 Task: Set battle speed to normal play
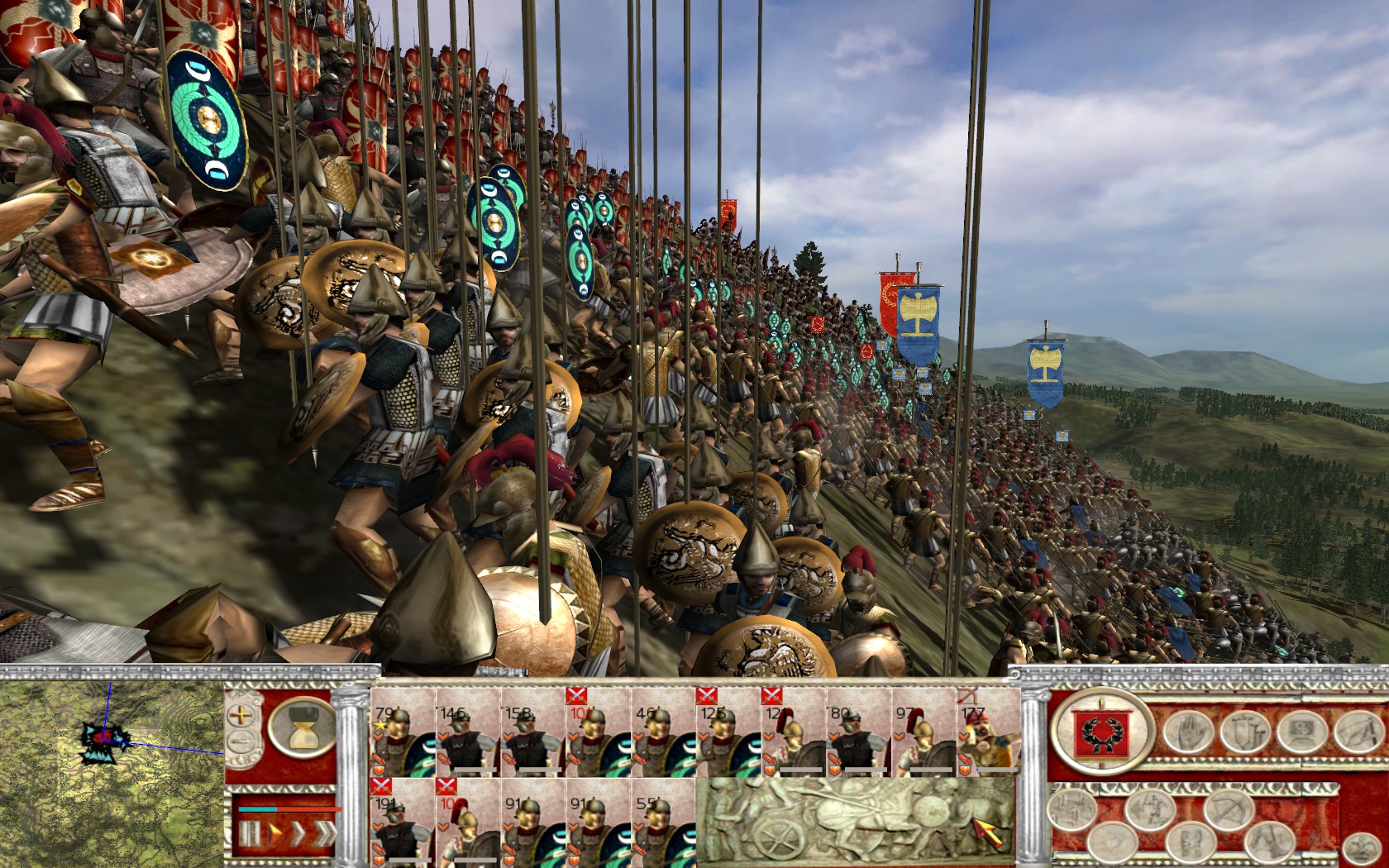275,832
